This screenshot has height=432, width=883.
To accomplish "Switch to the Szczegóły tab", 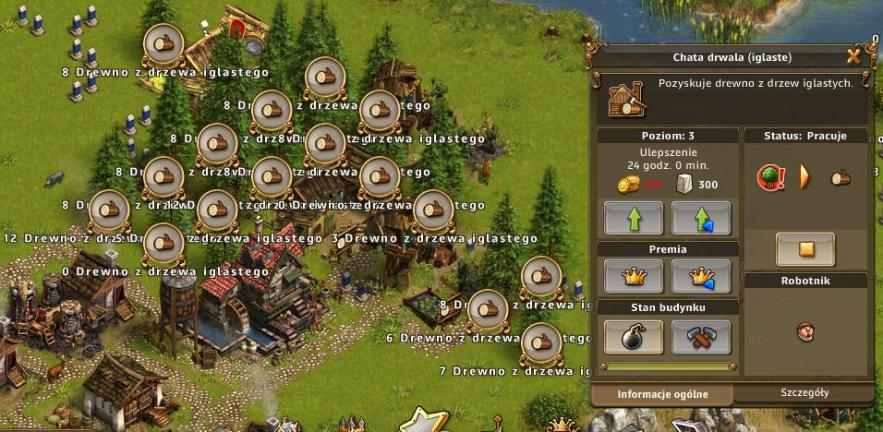I will coord(804,393).
